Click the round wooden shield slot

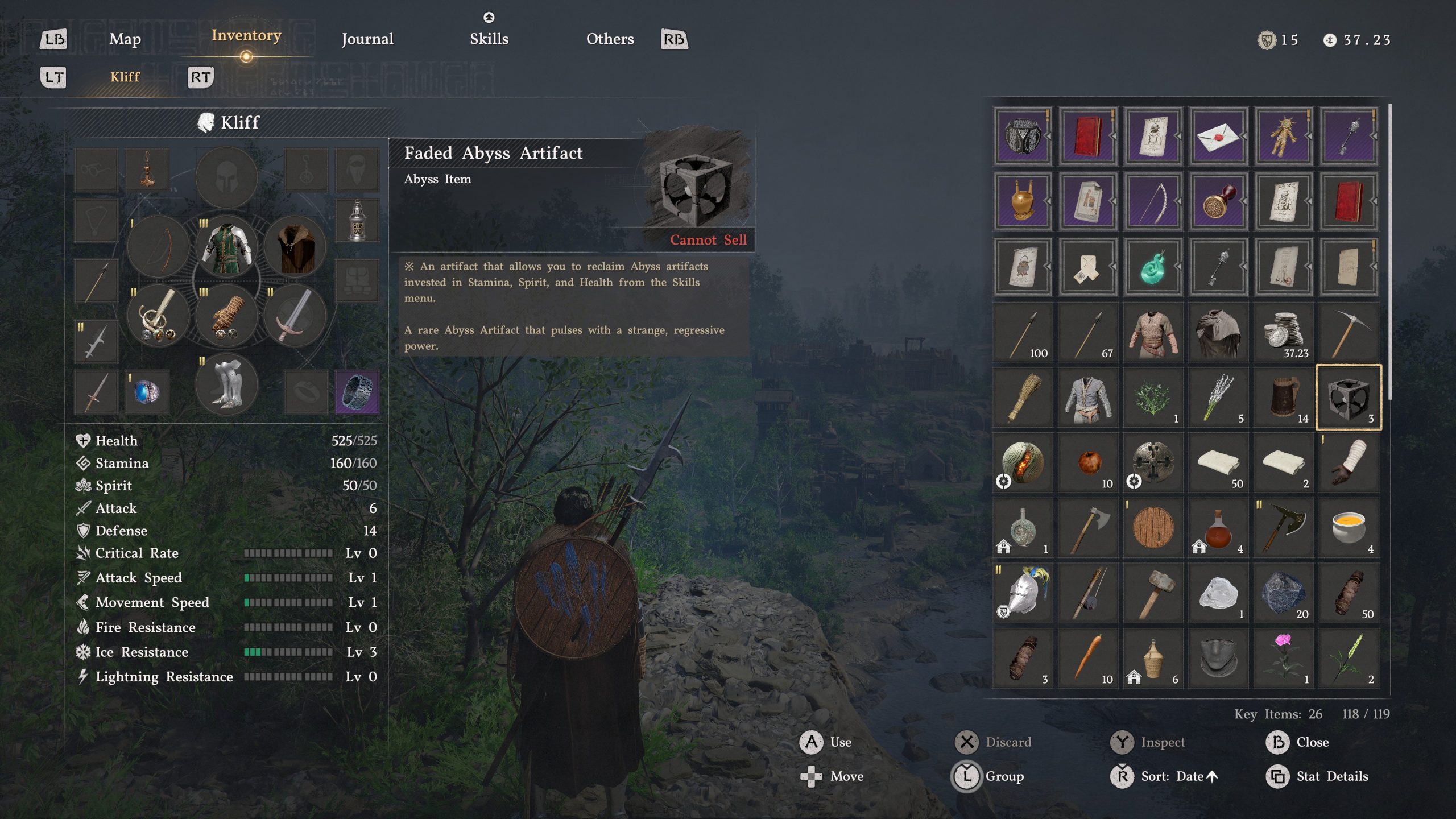point(1153,528)
